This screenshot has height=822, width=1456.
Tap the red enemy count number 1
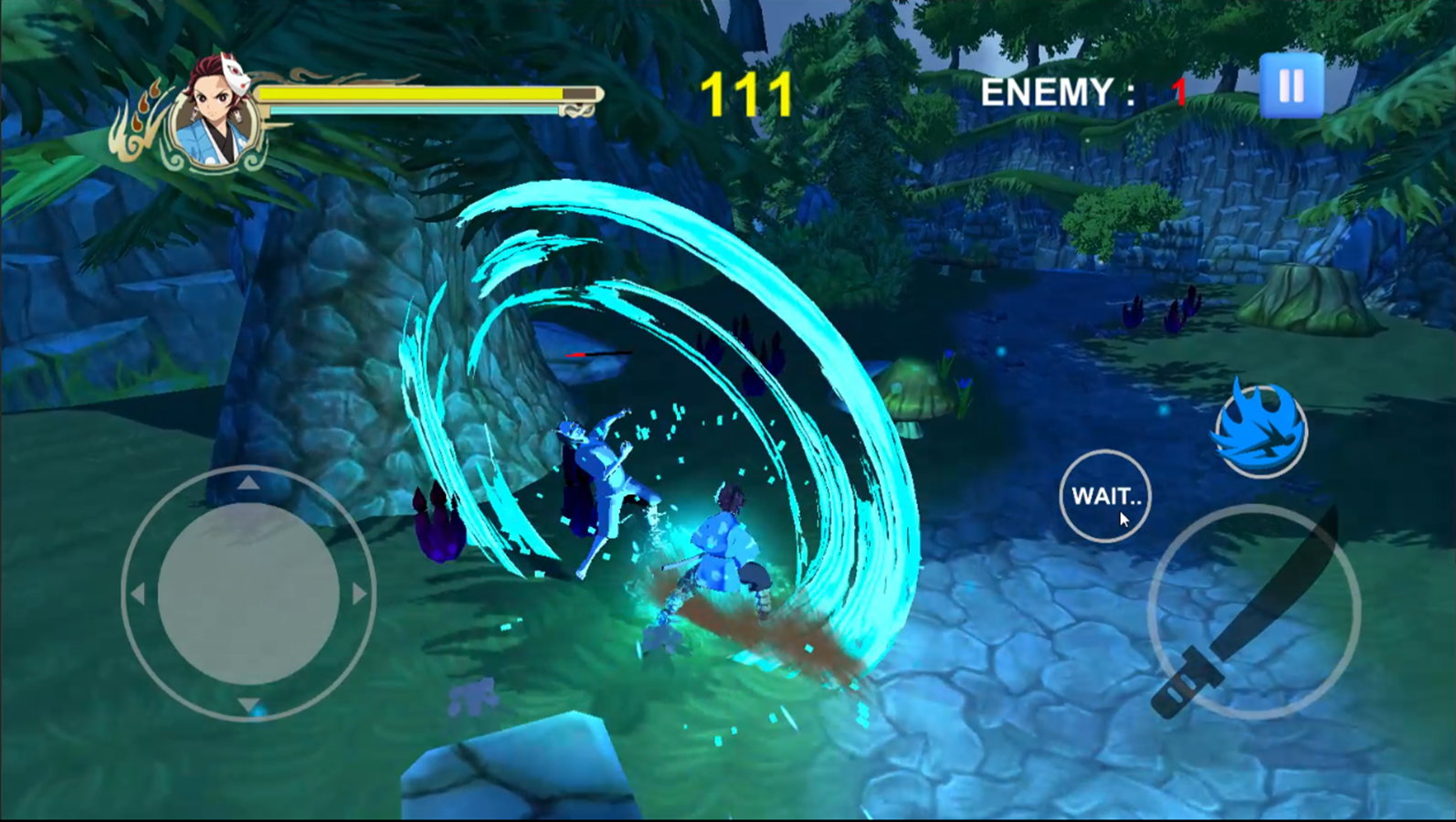(1179, 90)
